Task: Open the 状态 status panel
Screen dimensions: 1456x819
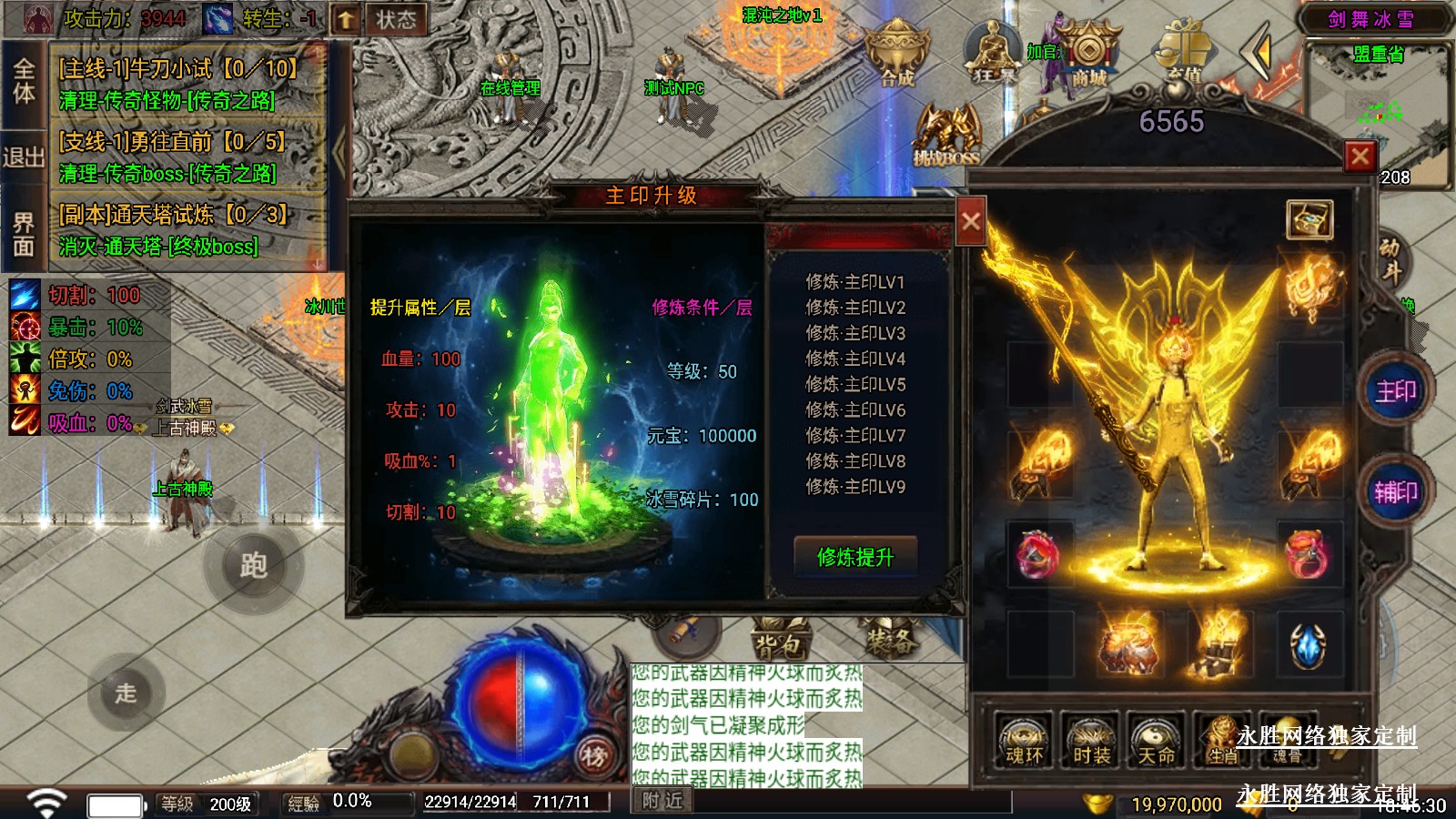Action: tap(396, 19)
